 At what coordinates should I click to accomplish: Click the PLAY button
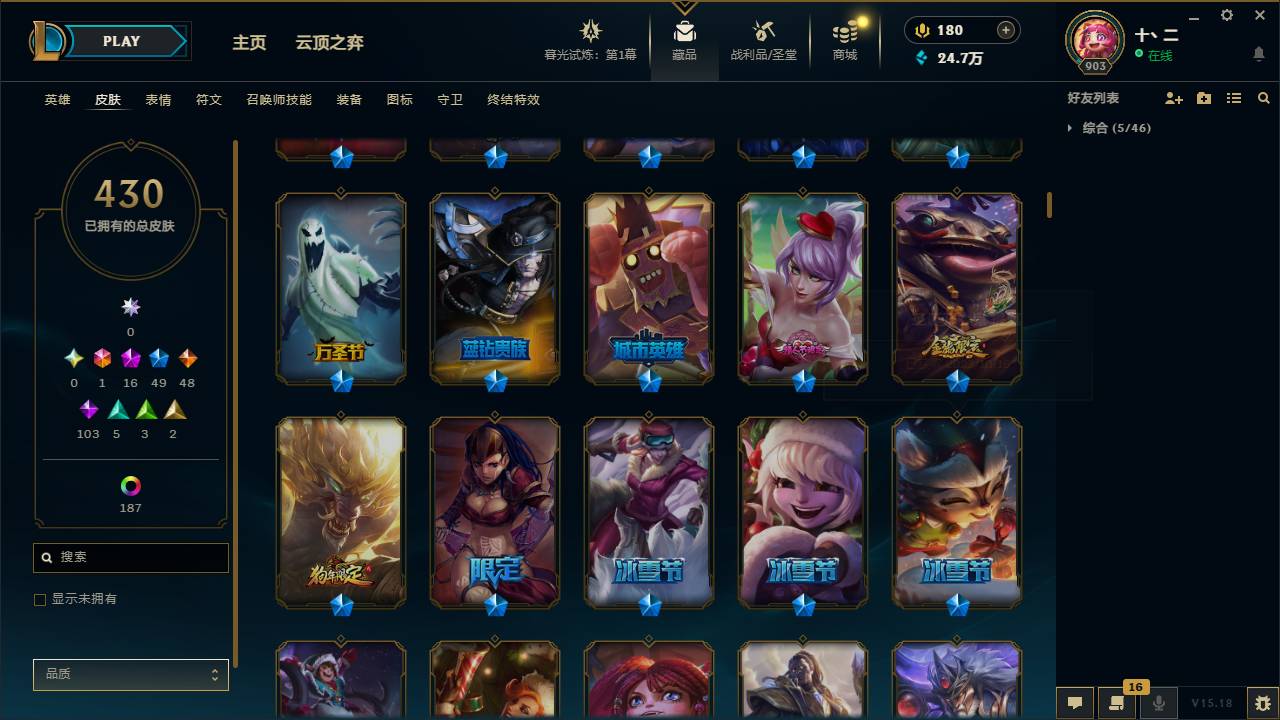[120, 41]
